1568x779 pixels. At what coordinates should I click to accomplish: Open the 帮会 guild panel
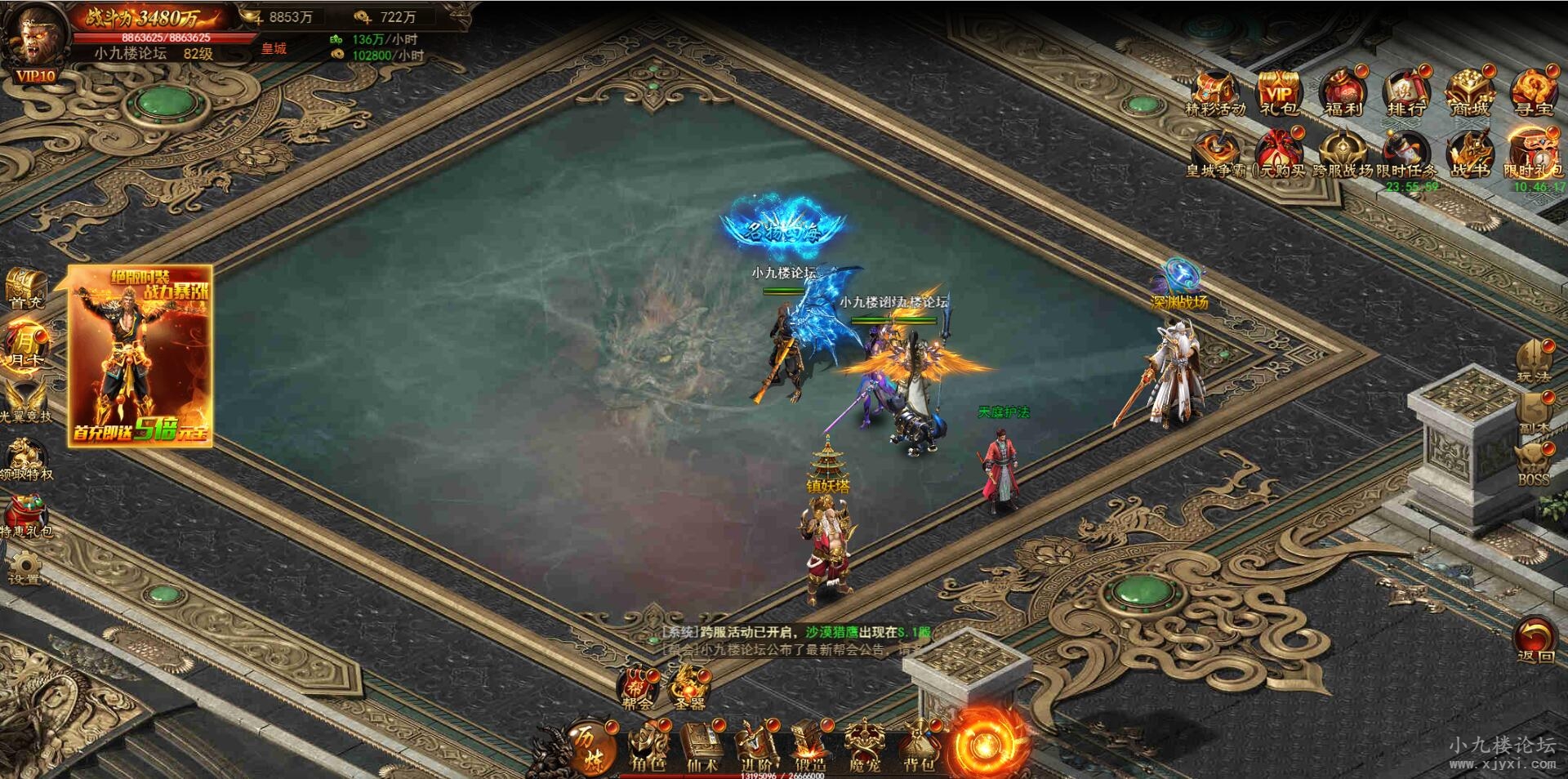(637, 686)
